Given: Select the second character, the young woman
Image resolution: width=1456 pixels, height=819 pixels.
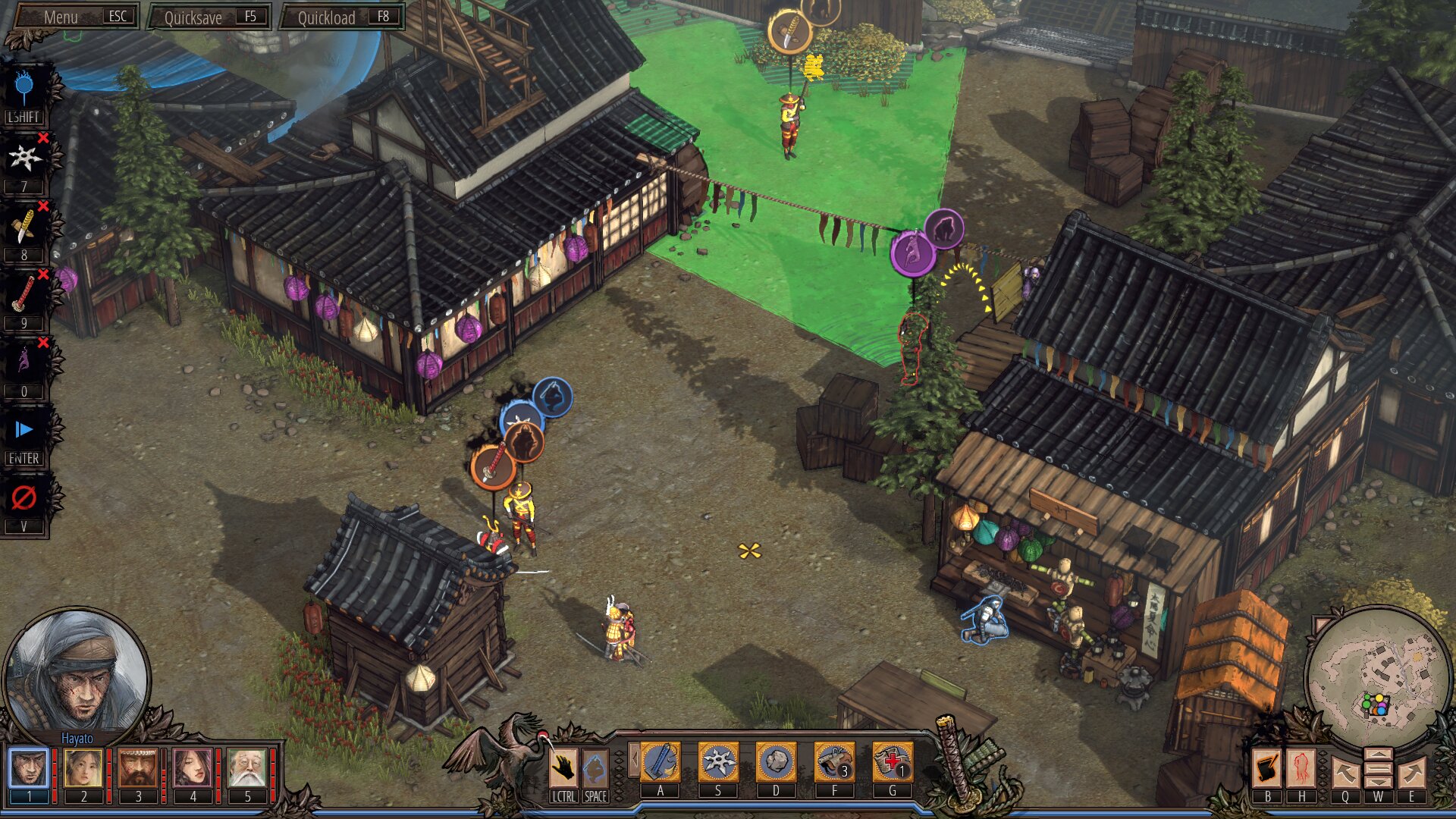Looking at the screenshot, I should coord(83,767).
